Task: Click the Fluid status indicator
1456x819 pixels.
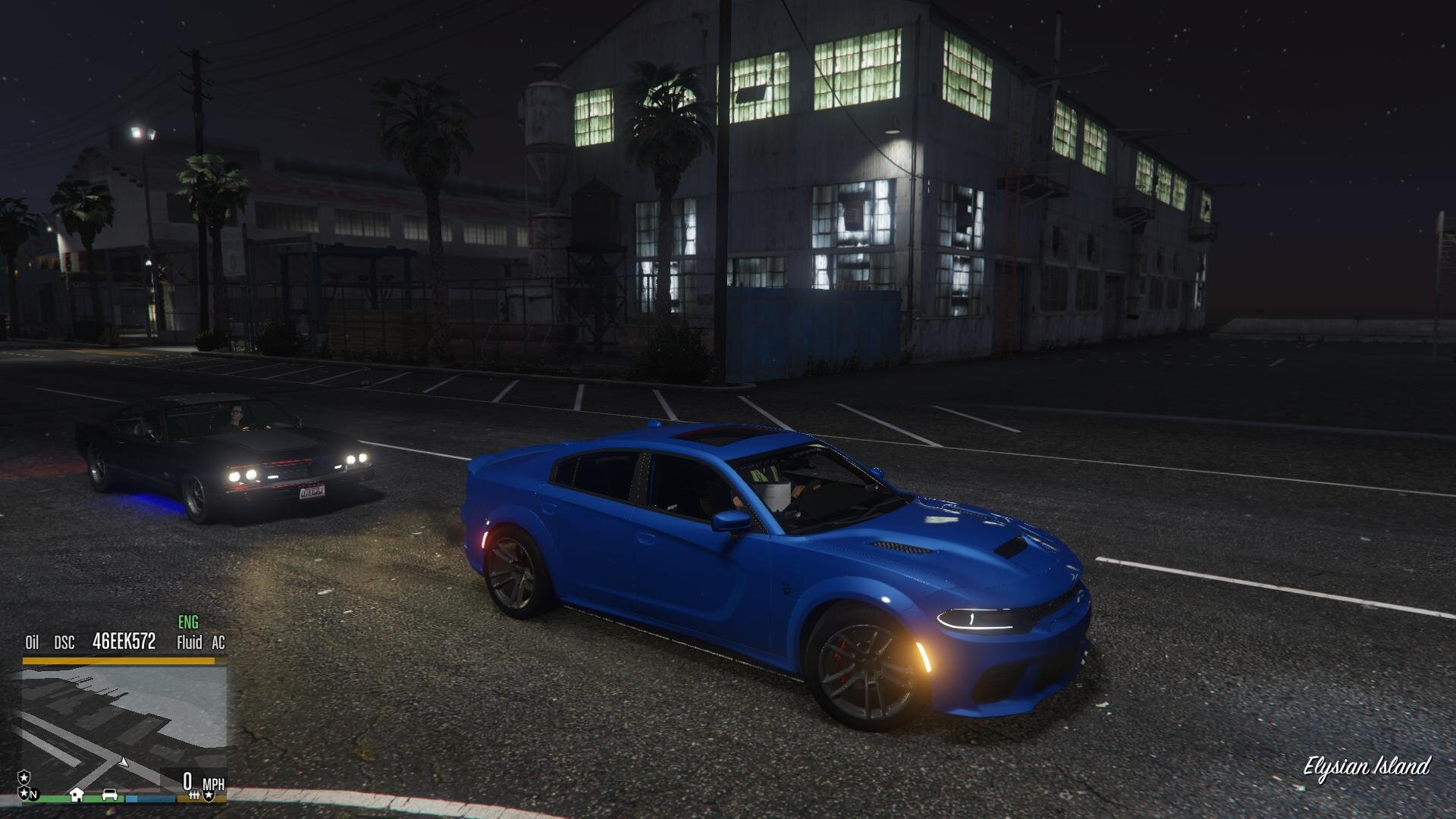Action: (189, 643)
